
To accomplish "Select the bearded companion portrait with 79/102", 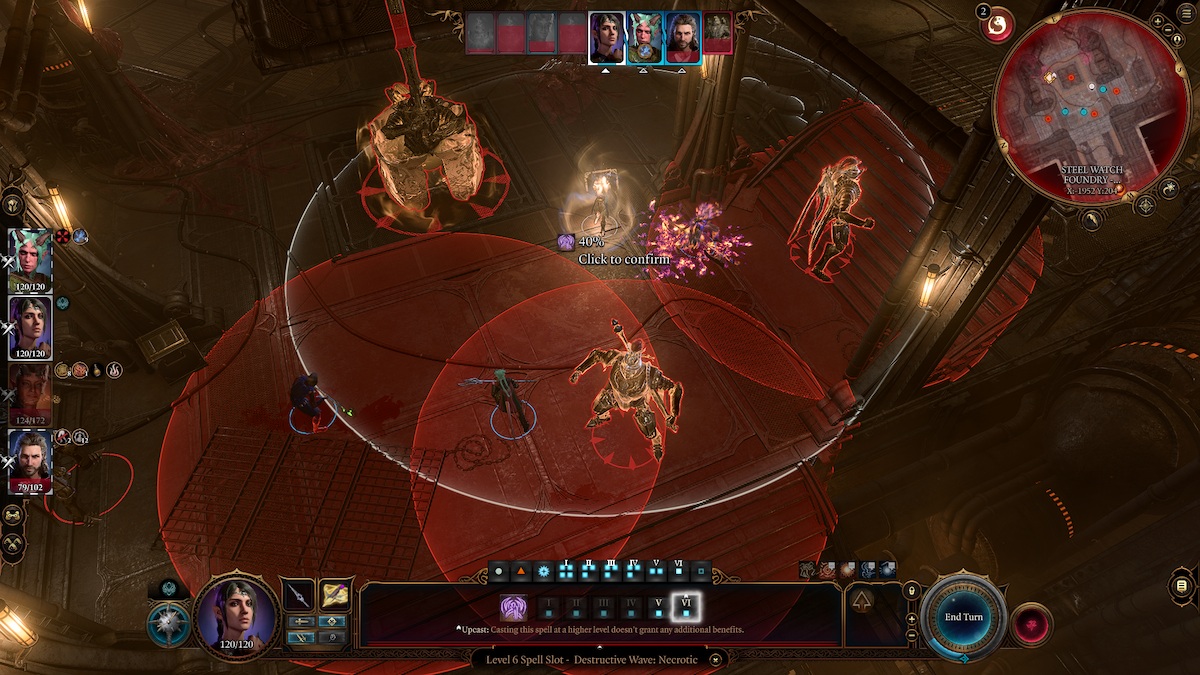I will point(30,460).
